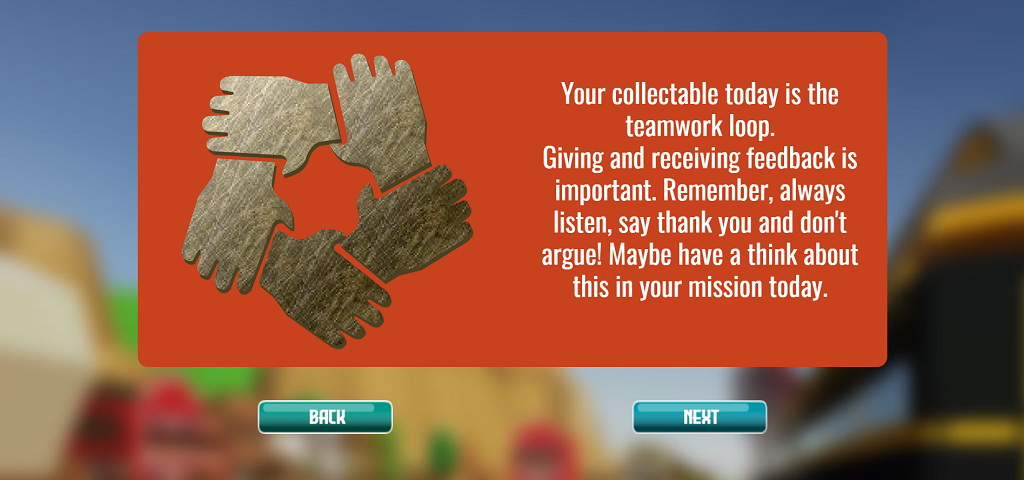Go back with the Back button
This screenshot has width=1024, height=480.
325,417
